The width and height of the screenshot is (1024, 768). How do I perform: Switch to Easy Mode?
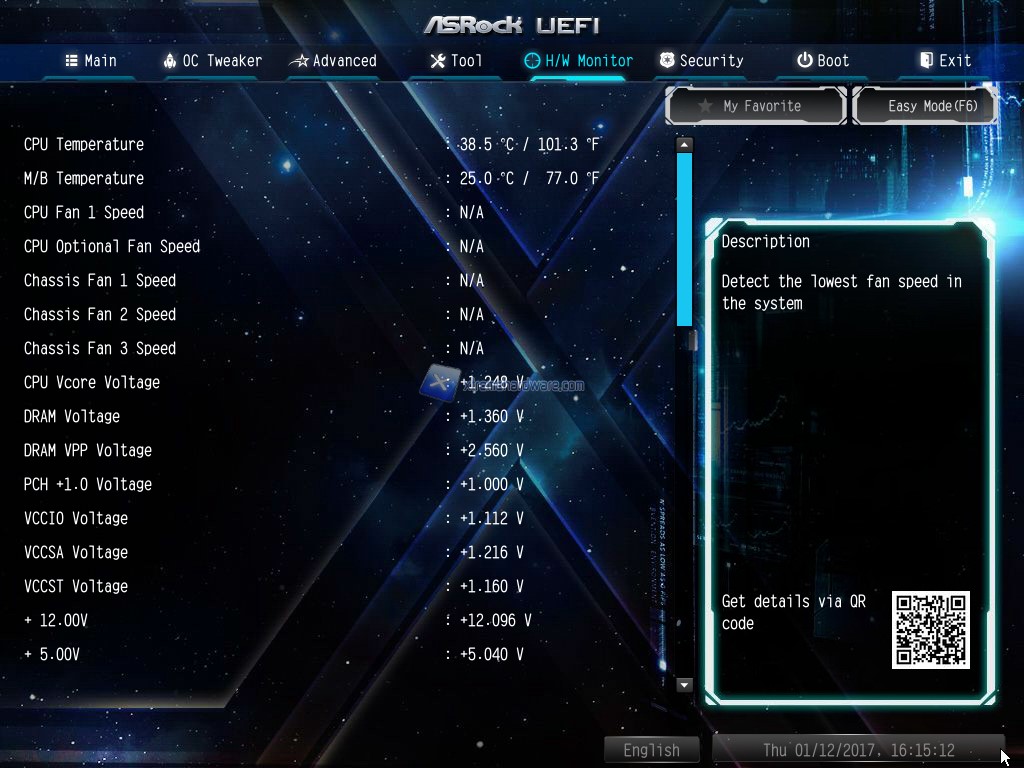926,106
